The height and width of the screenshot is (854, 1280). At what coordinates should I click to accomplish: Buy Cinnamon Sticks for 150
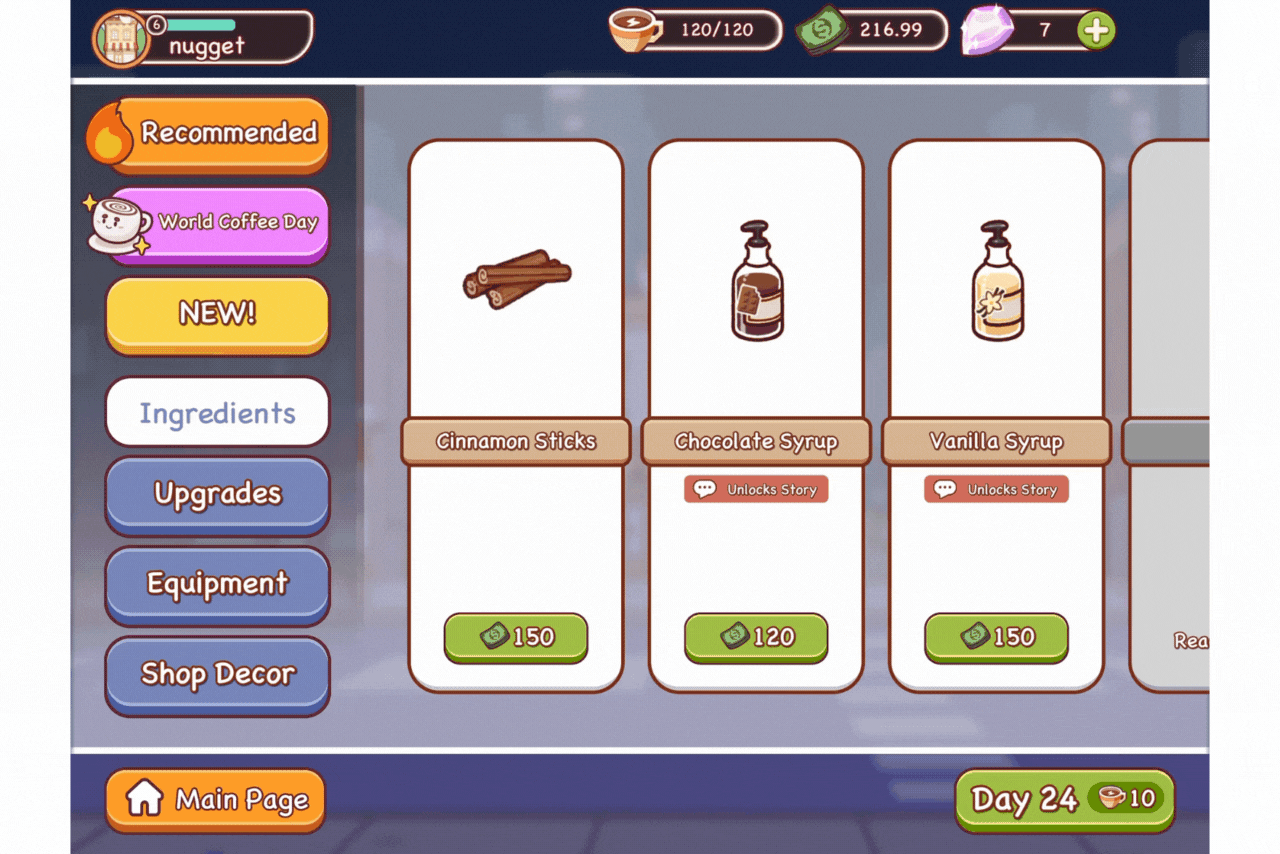tap(515, 638)
